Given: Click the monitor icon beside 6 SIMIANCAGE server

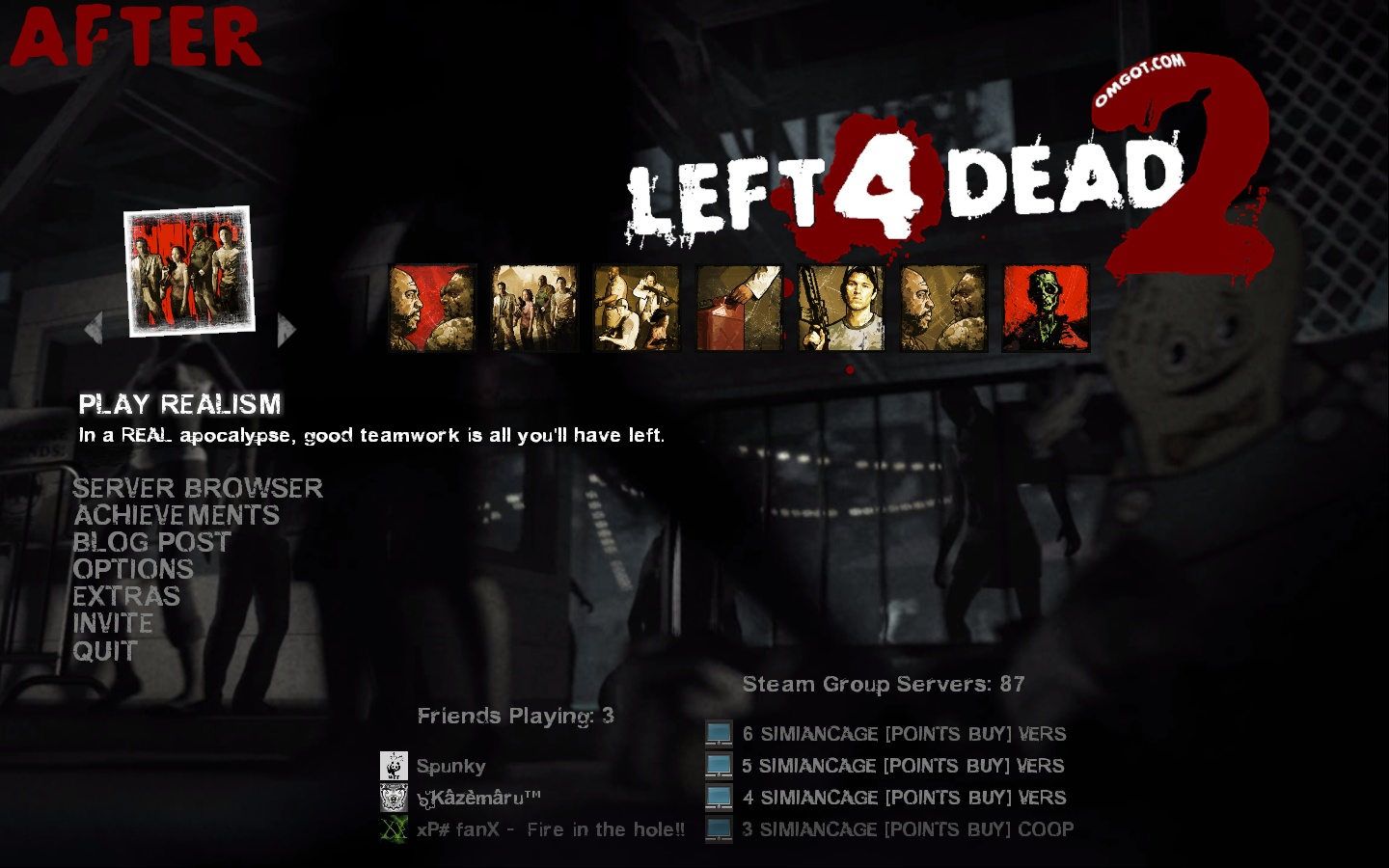Looking at the screenshot, I should pos(718,733).
